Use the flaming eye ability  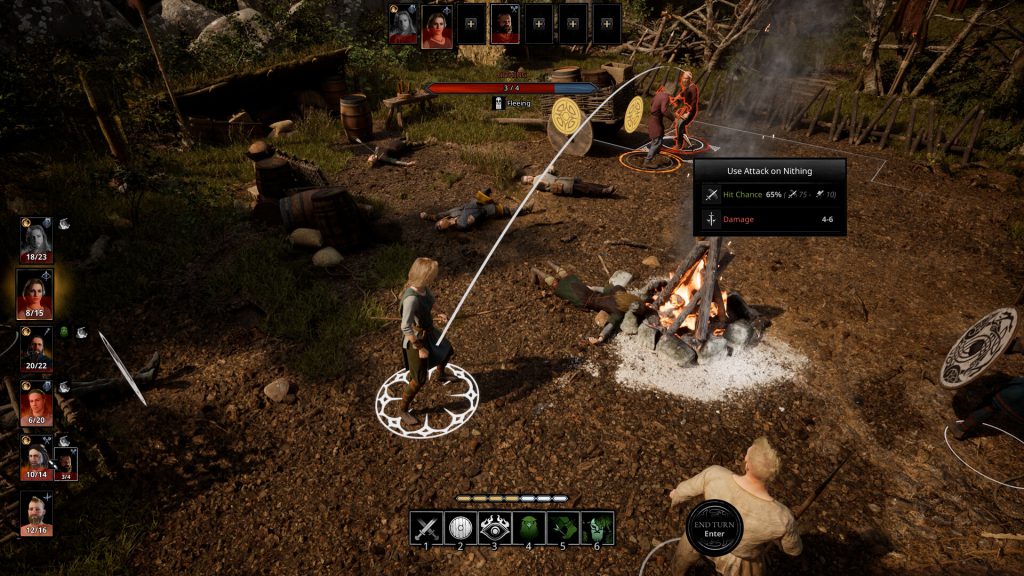point(495,527)
